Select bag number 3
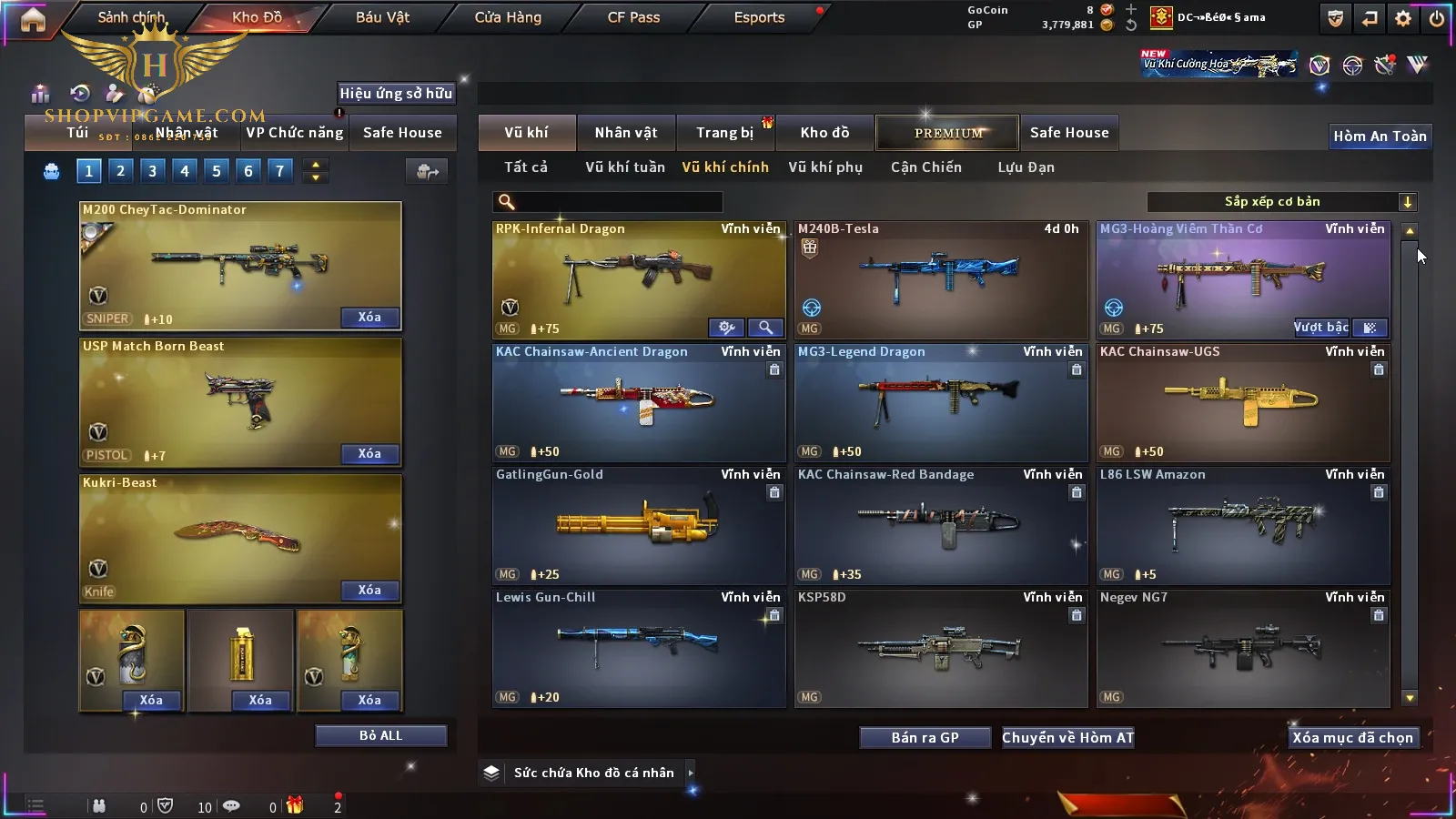Viewport: 1456px width, 819px height. [x=152, y=170]
